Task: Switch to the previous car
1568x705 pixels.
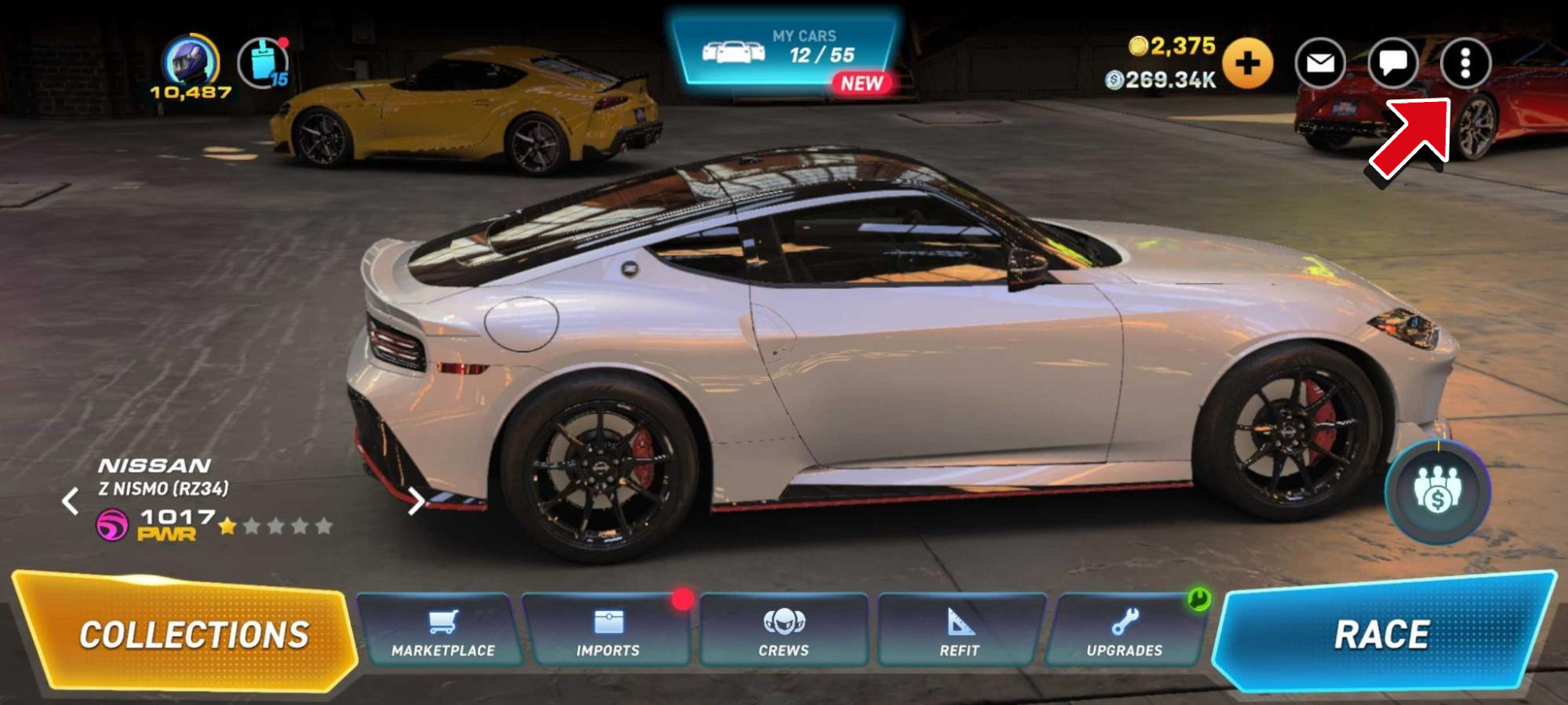Action: [71, 500]
